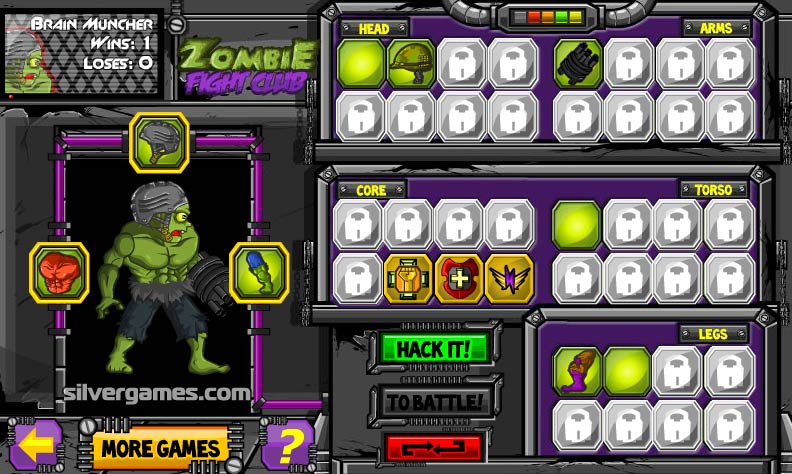Open help with the question mark button

pyautogui.click(x=288, y=444)
